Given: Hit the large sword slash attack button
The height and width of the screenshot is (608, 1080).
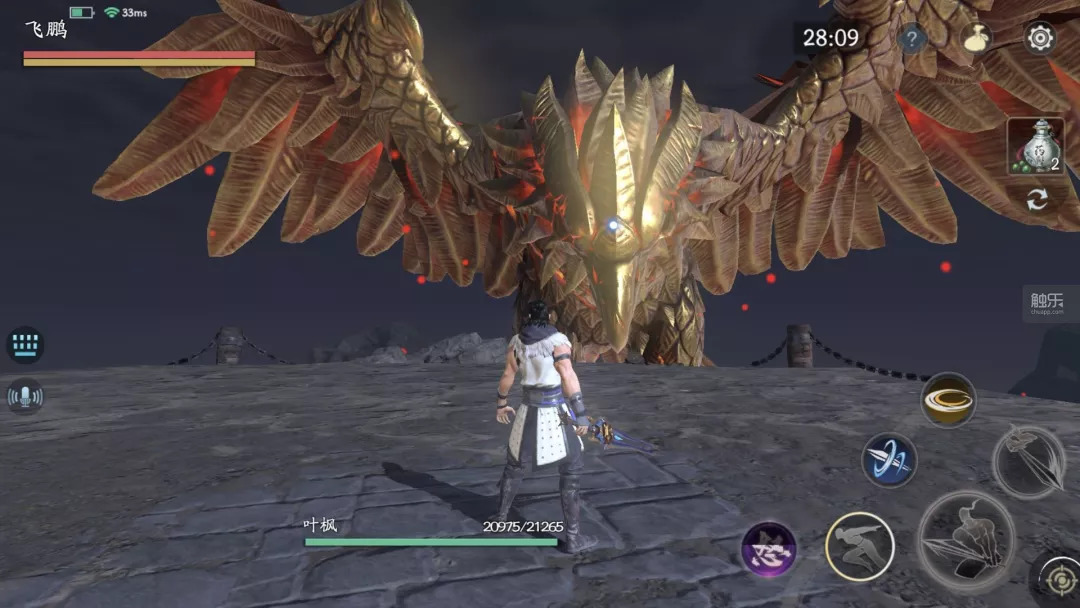Looking at the screenshot, I should point(966,540).
